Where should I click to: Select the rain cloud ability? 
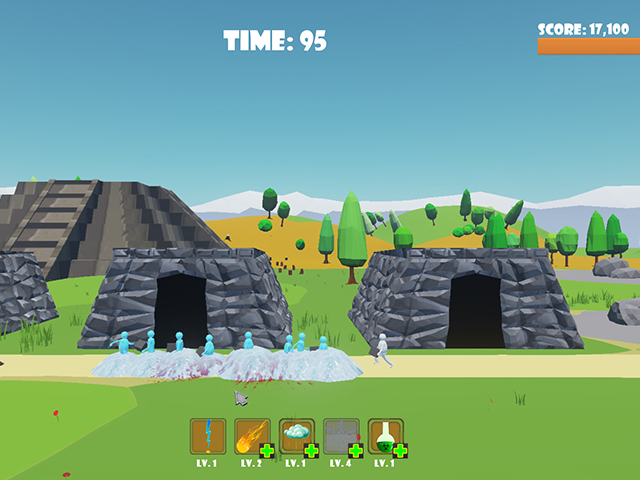(296, 434)
